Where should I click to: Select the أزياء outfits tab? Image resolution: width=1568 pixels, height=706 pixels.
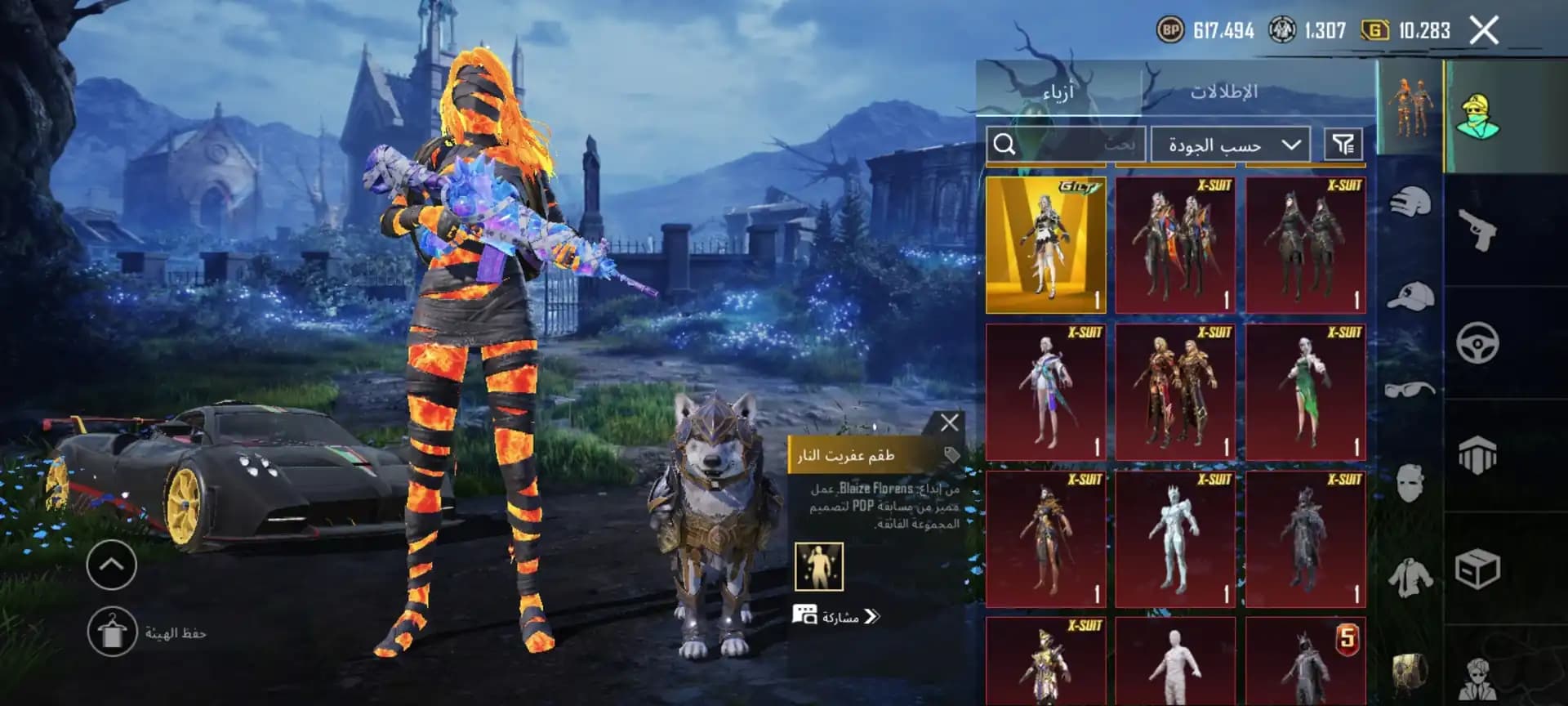pyautogui.click(x=1058, y=92)
